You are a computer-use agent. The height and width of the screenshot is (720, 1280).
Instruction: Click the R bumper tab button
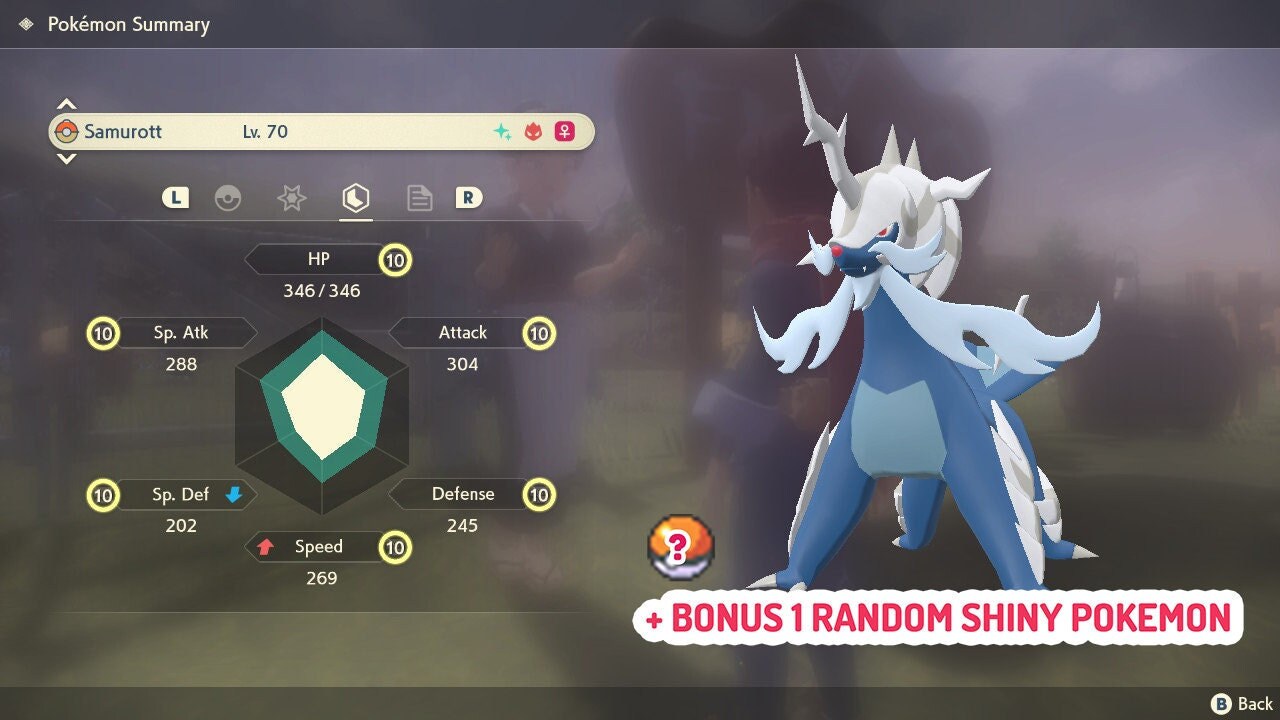pos(469,197)
